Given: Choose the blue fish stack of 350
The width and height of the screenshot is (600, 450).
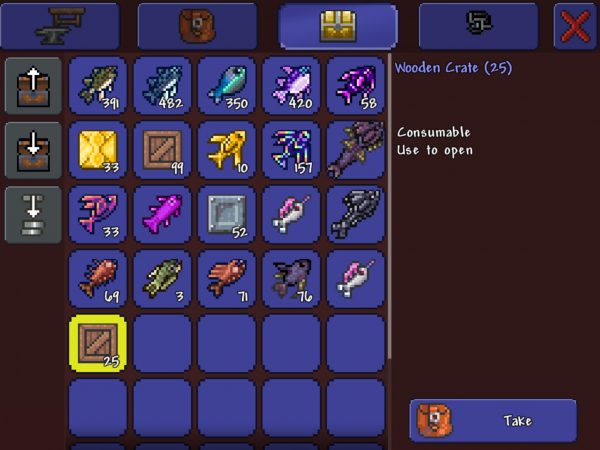Looking at the screenshot, I should [227, 85].
